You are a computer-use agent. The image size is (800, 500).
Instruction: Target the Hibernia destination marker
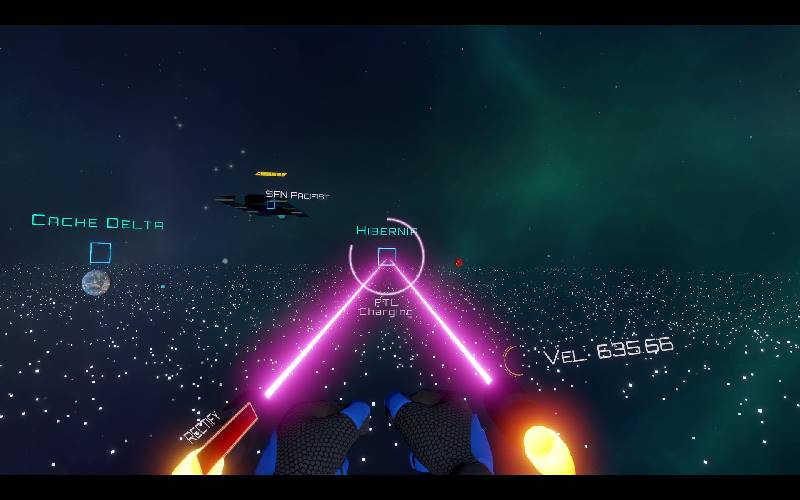pyautogui.click(x=387, y=257)
